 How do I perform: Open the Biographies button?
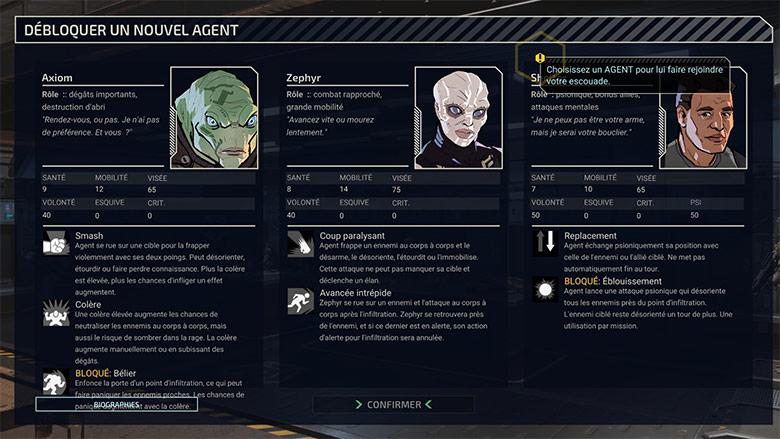[116, 404]
